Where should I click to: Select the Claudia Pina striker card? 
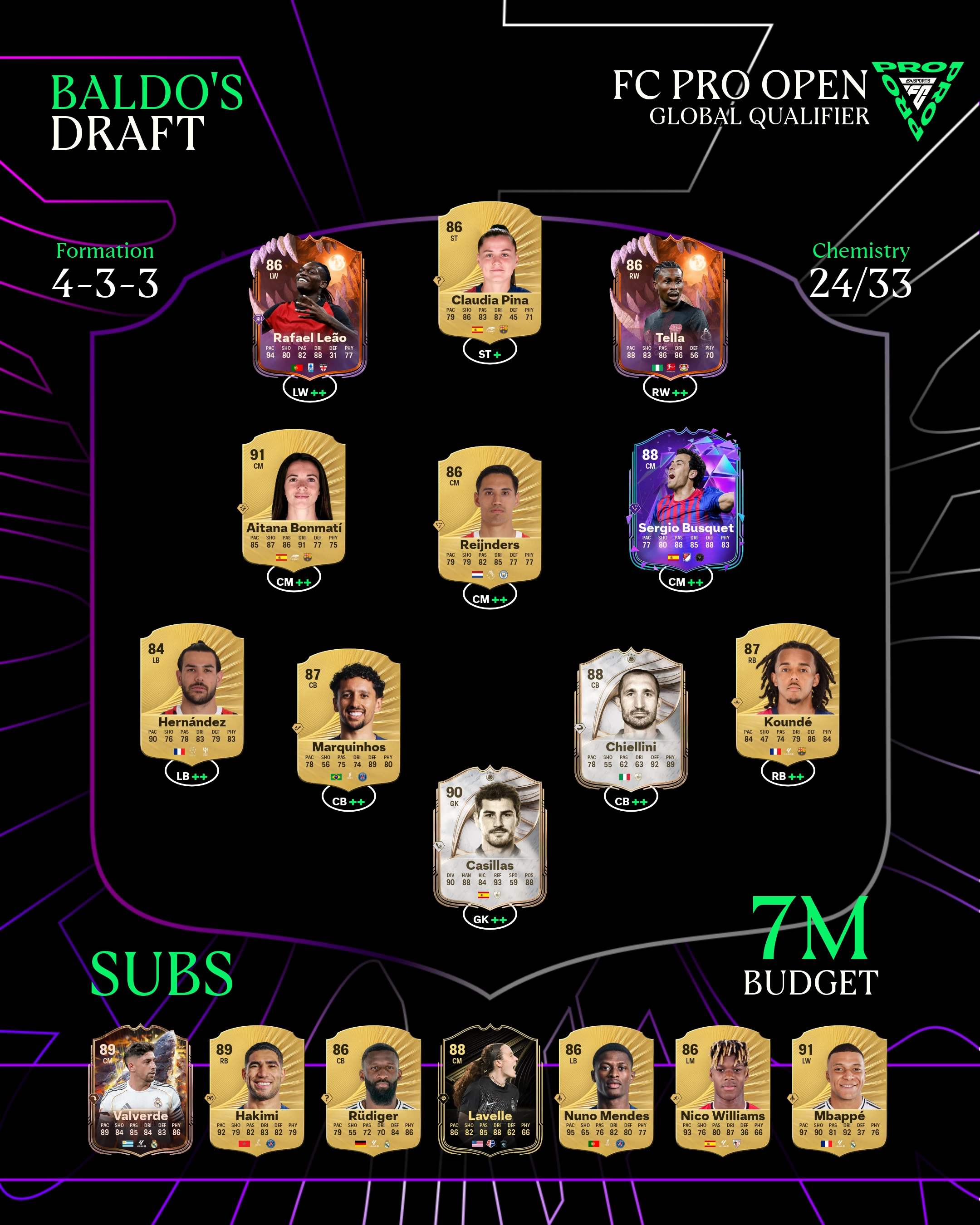click(x=489, y=270)
